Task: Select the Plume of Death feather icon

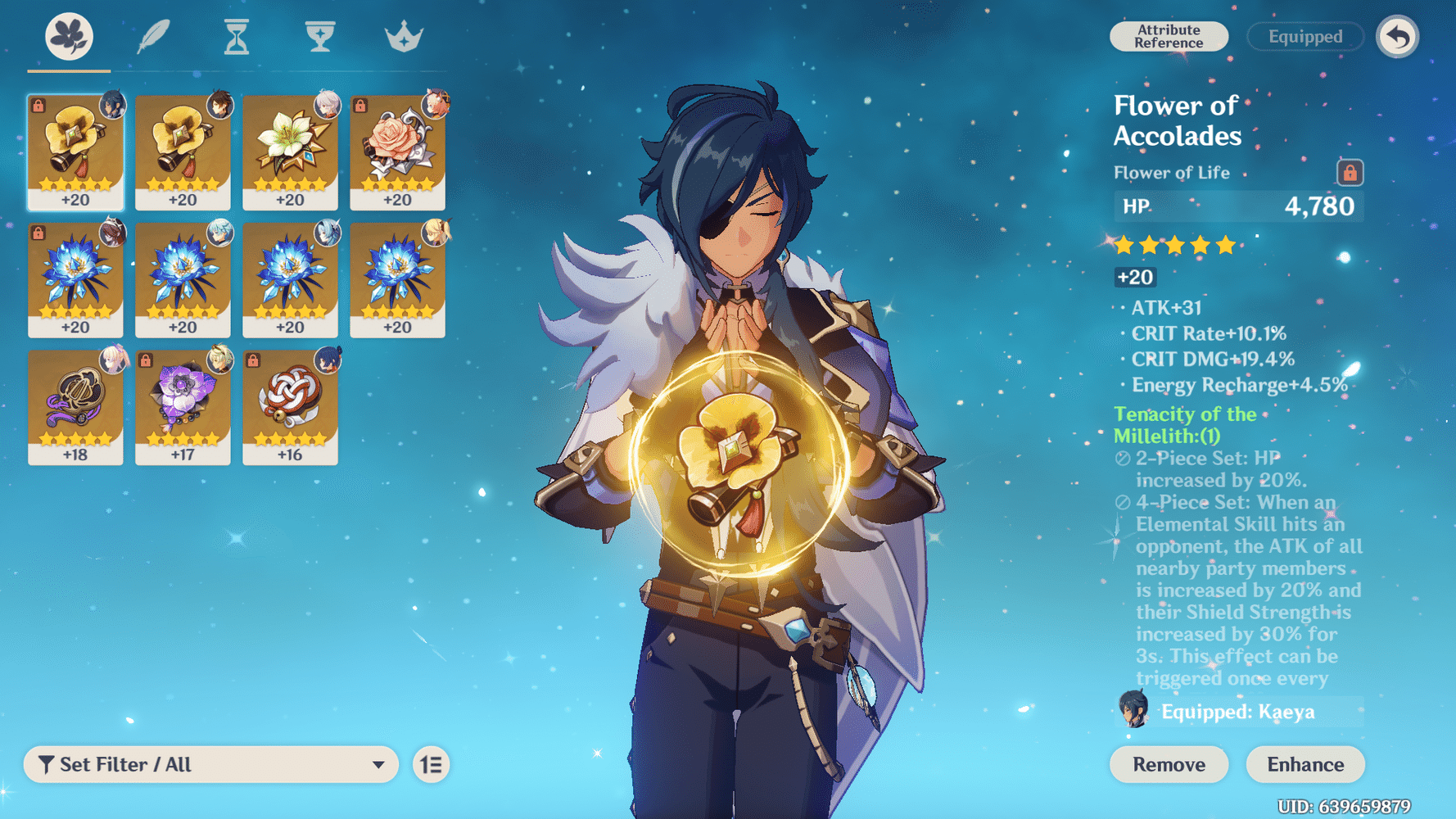Action: pyautogui.click(x=152, y=36)
